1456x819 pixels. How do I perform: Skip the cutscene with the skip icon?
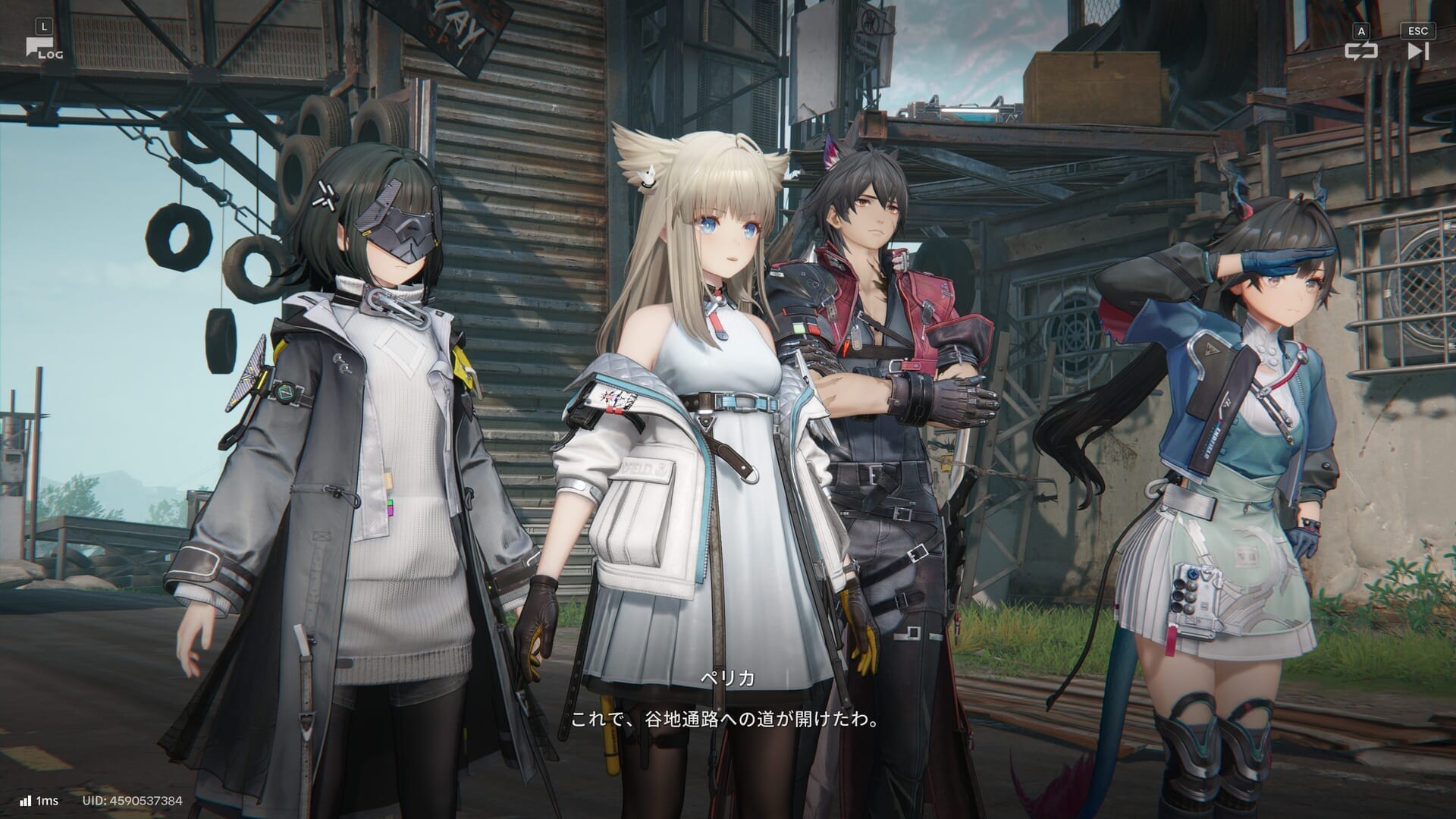pyautogui.click(x=1417, y=51)
